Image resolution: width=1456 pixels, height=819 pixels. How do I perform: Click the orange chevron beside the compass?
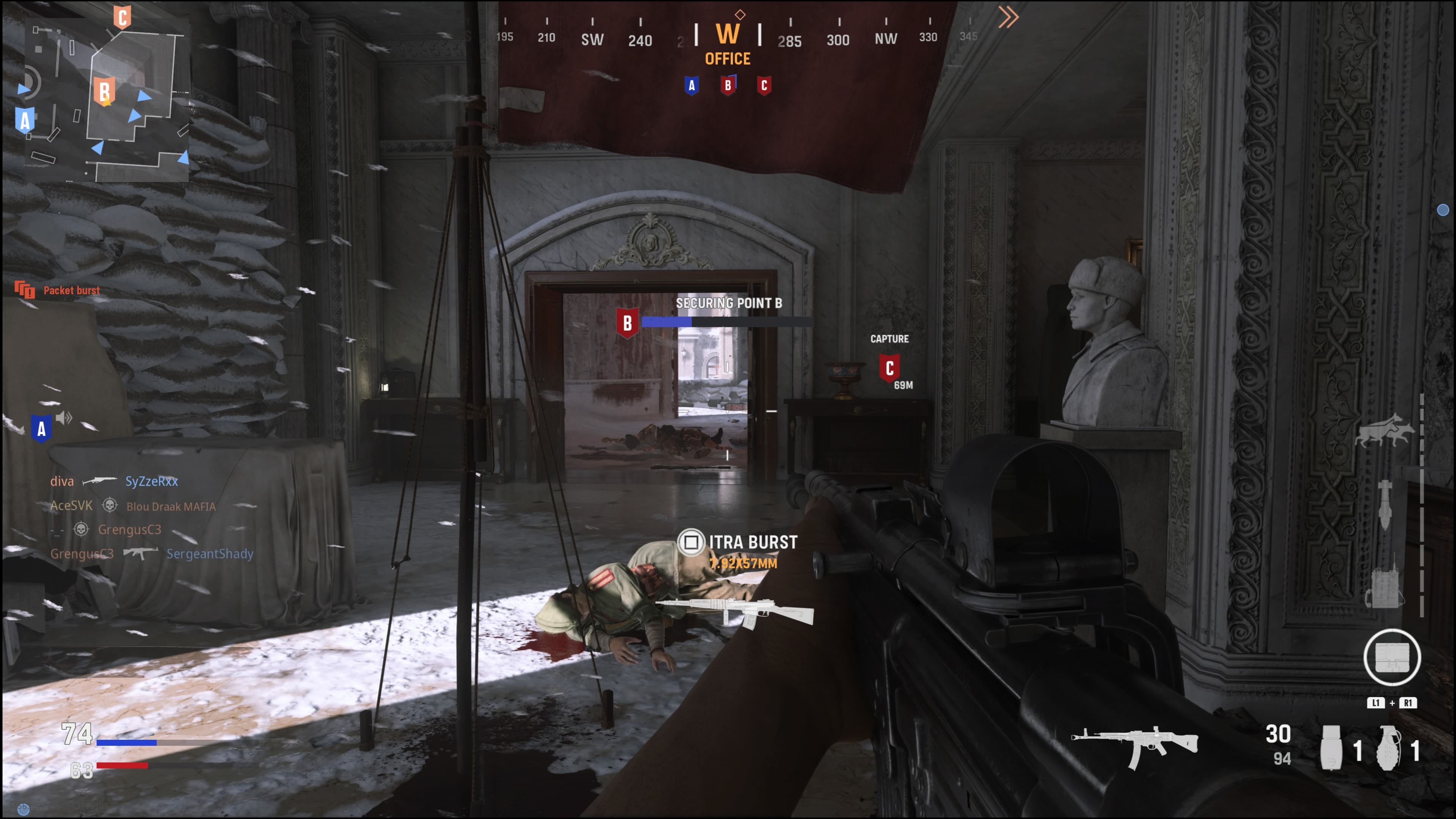(1008, 17)
